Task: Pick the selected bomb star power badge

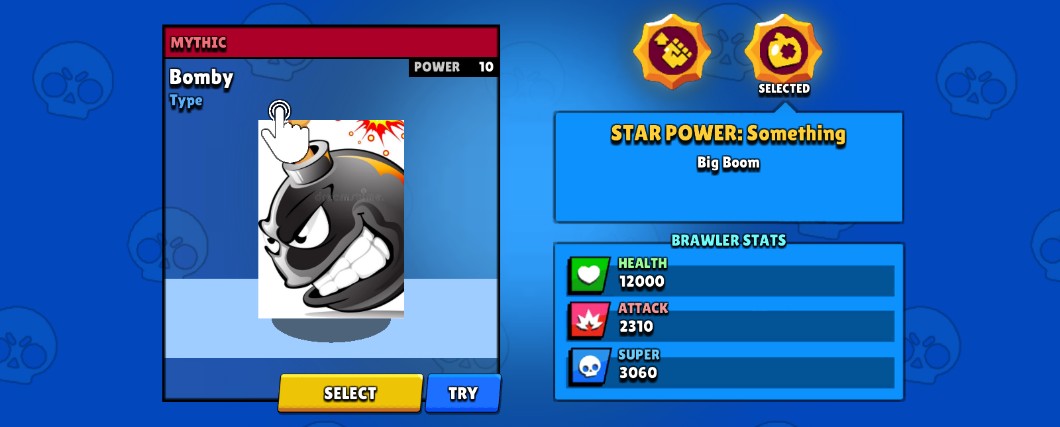Action: click(x=784, y=50)
